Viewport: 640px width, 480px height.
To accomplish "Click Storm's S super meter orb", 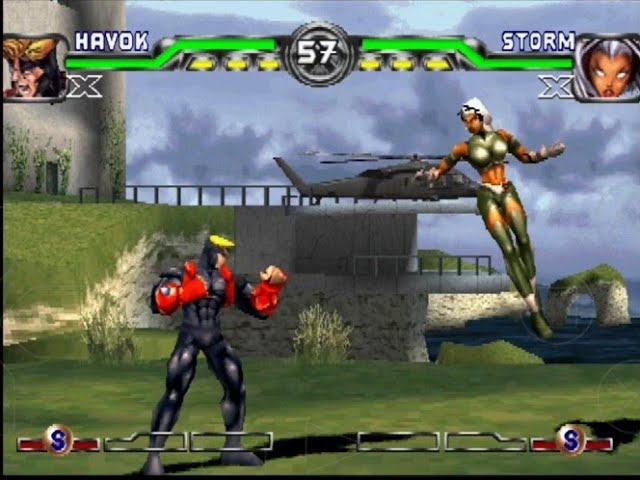I will click(x=570, y=440).
